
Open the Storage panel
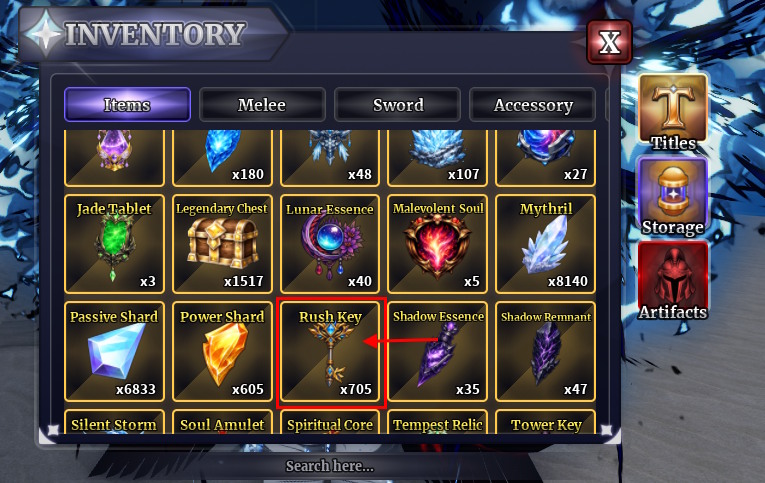tap(673, 196)
